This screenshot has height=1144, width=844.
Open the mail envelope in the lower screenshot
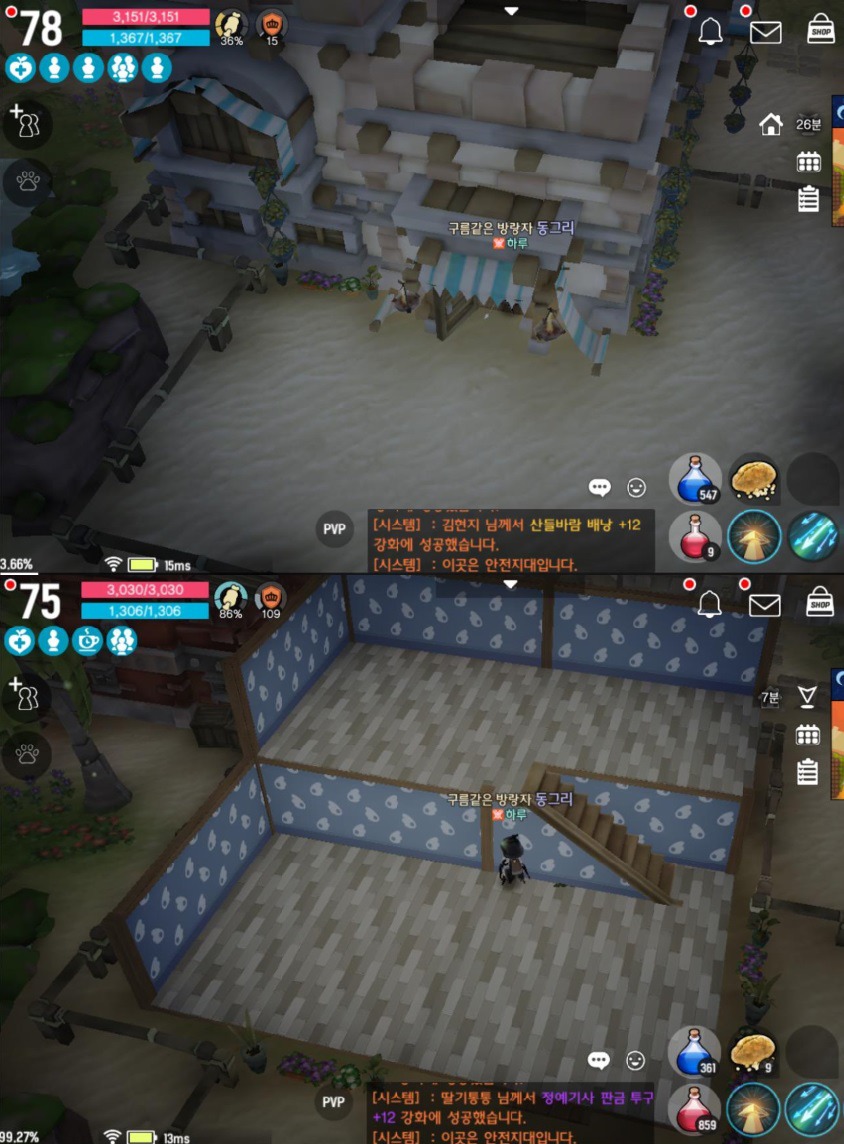pos(765,604)
